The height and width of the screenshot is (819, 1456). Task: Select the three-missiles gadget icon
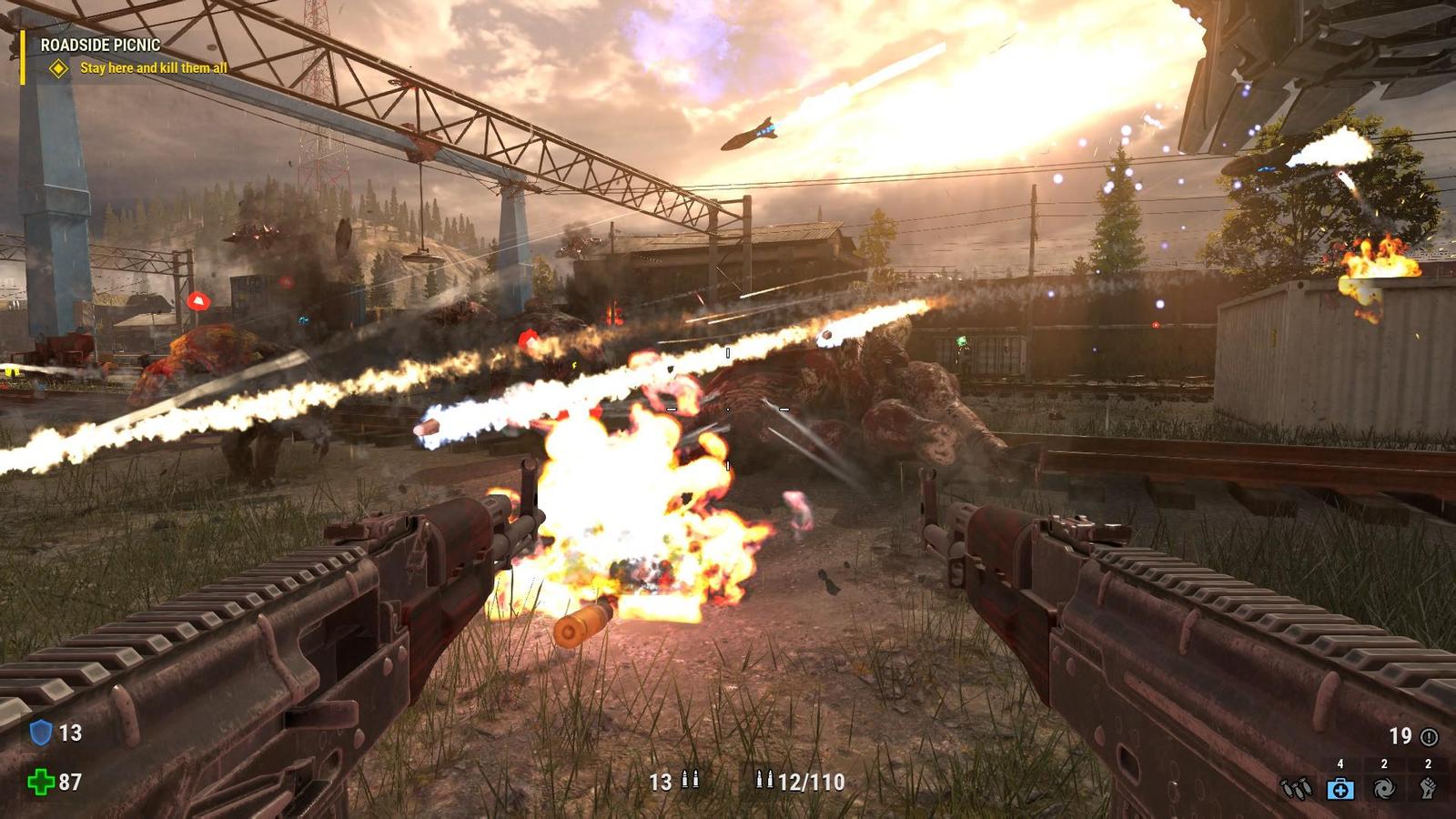[x=1296, y=788]
